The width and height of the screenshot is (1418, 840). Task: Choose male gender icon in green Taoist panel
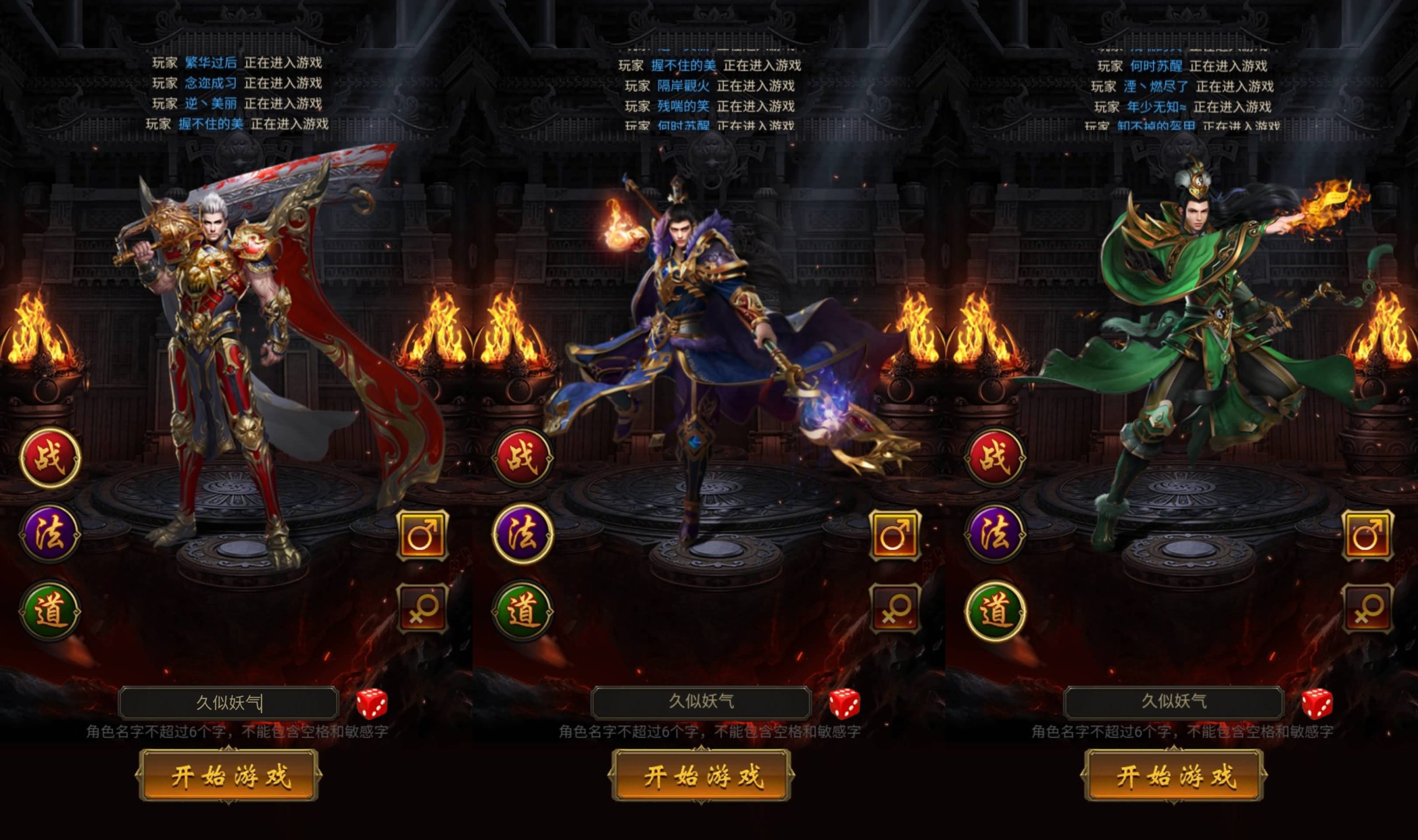[1368, 535]
